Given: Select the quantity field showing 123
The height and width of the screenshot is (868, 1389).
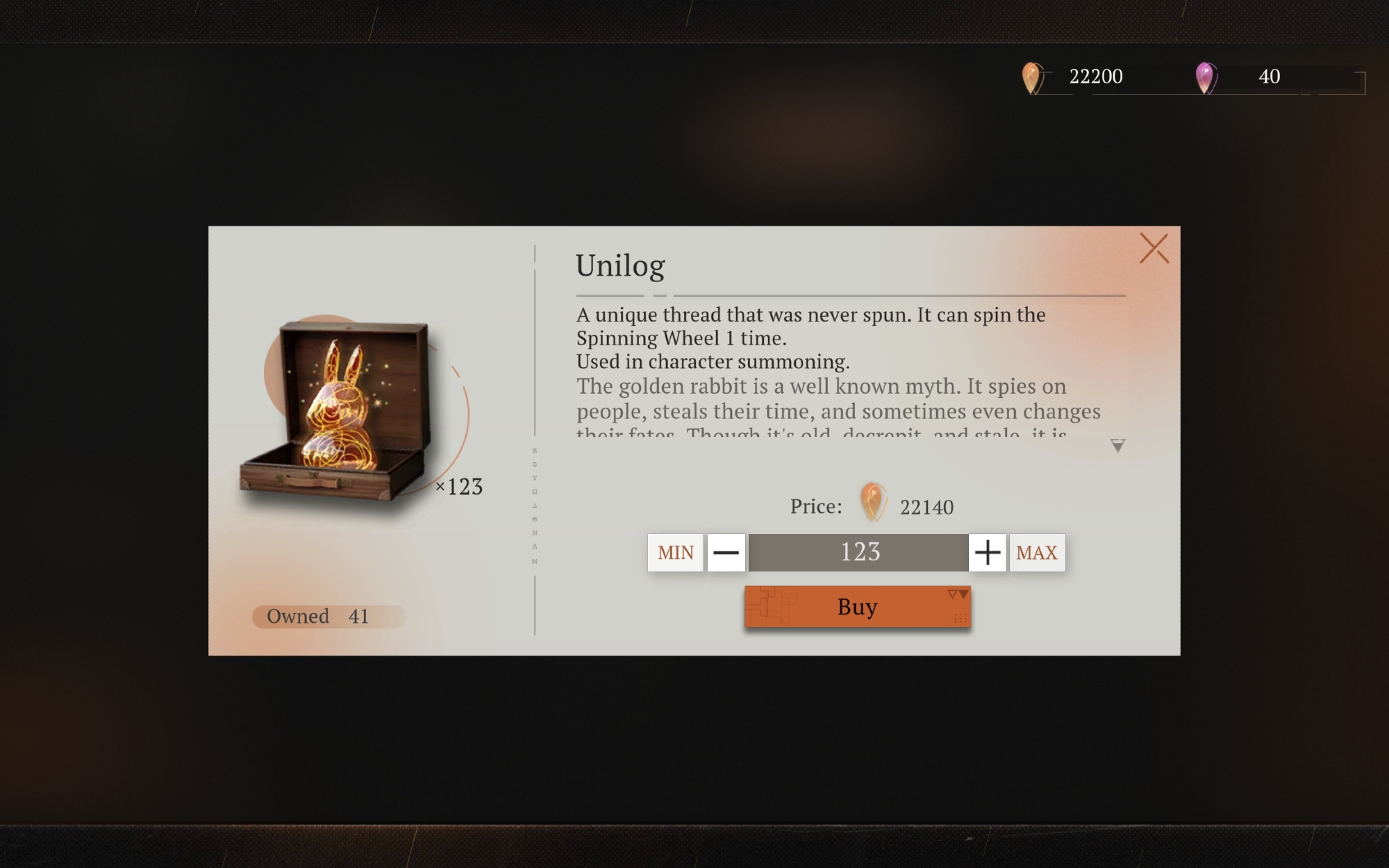Looking at the screenshot, I should 858,553.
